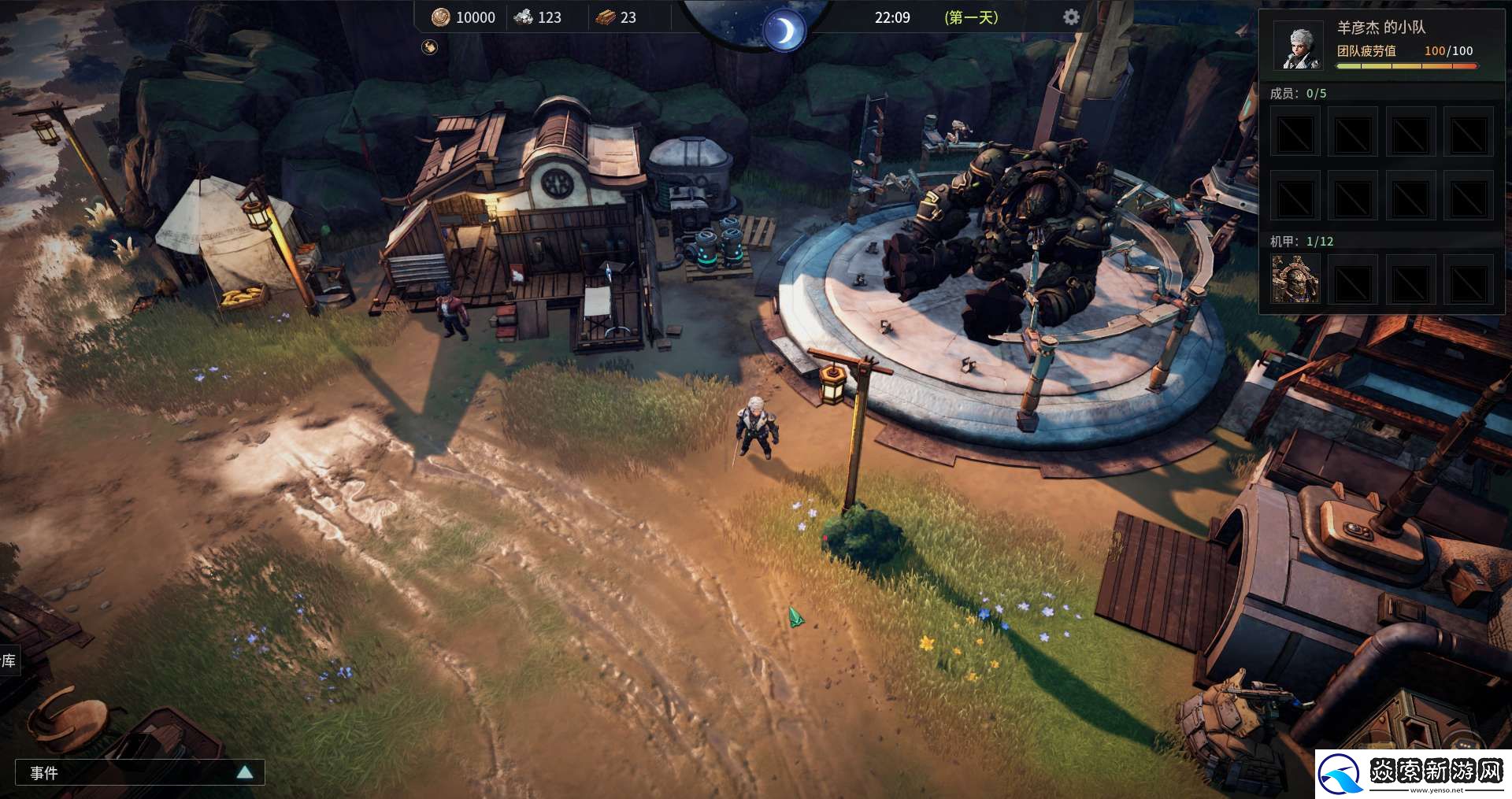Image resolution: width=1512 pixels, height=799 pixels.
Task: Click the small round icon below the coins
Action: [x=429, y=47]
